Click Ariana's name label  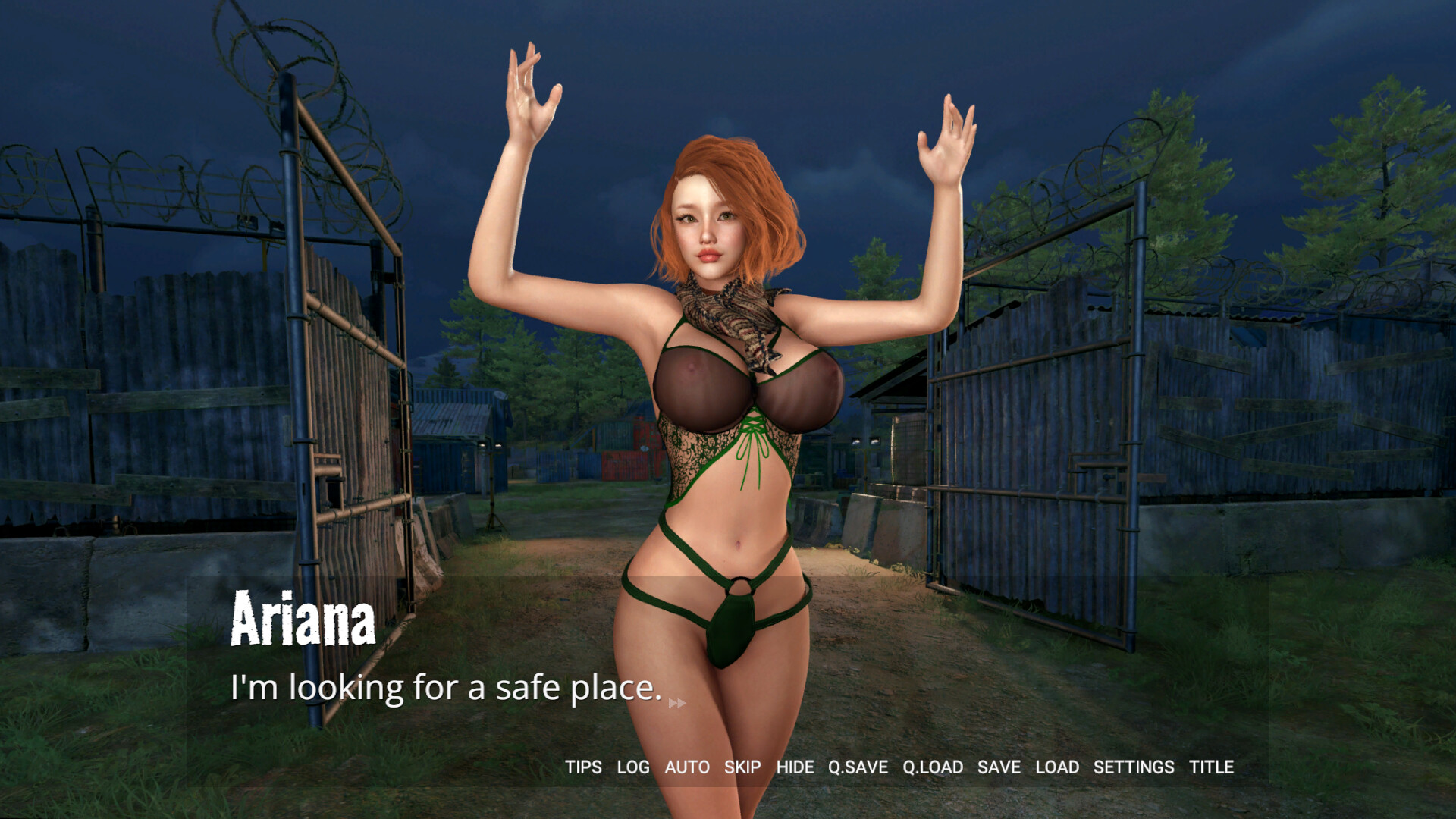[301, 623]
